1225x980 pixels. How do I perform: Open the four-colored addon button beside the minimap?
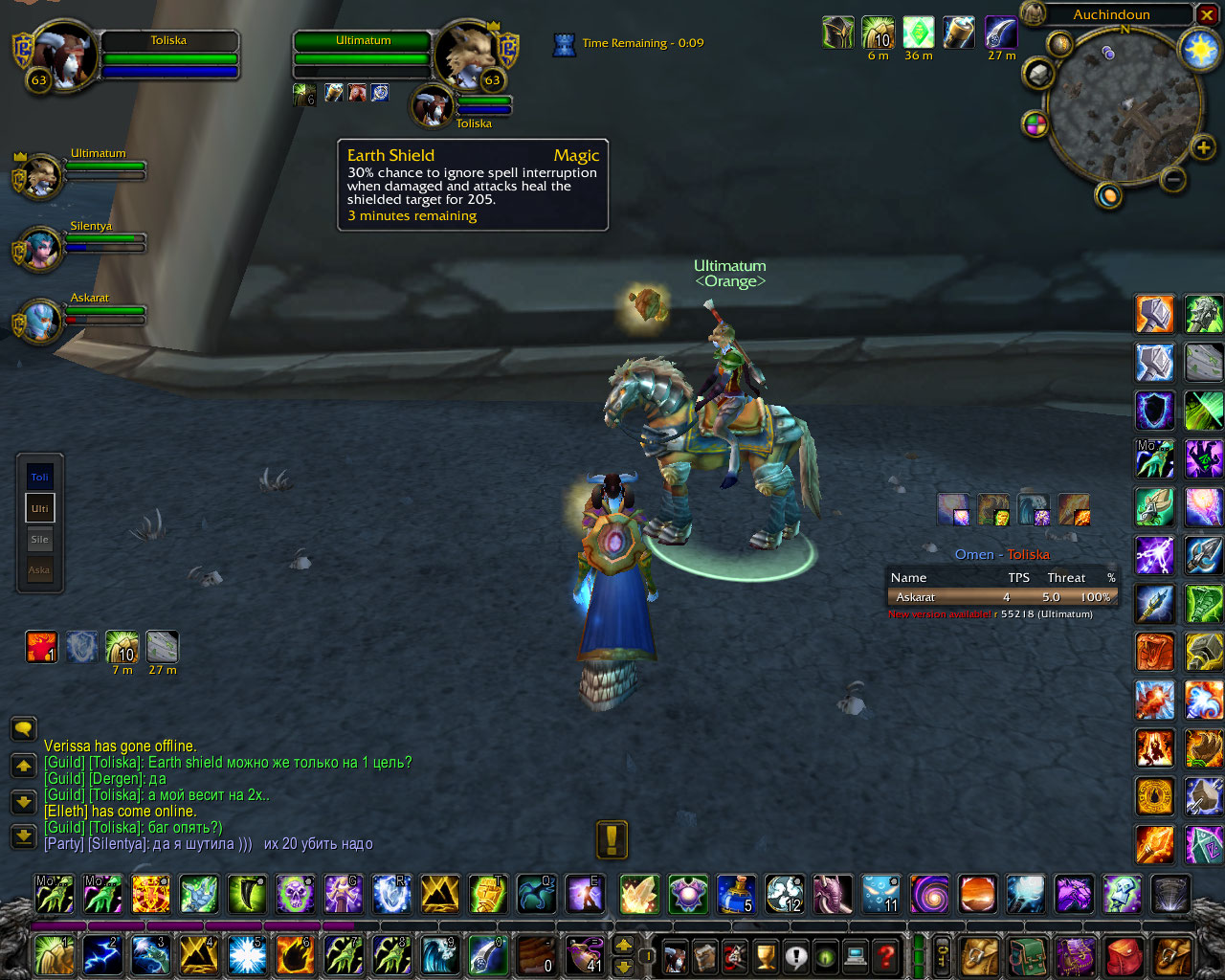(1036, 123)
